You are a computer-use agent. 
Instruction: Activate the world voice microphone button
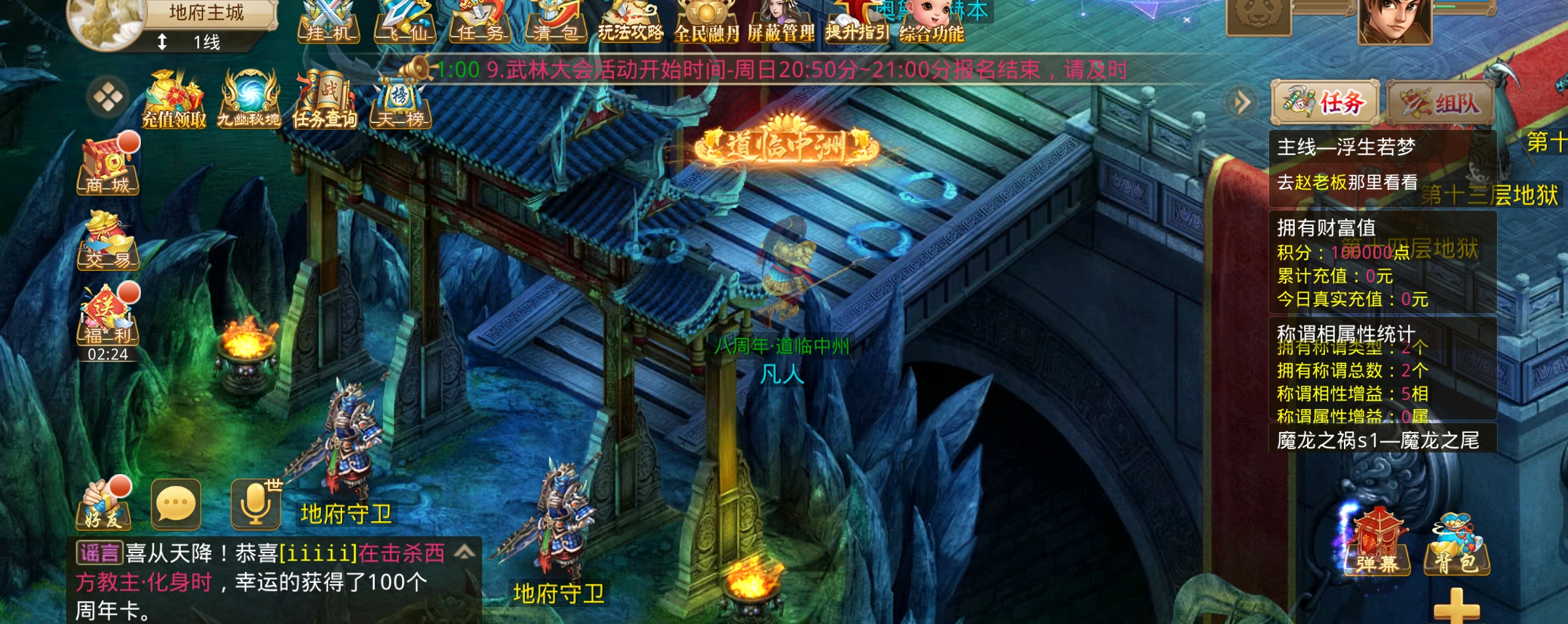click(x=256, y=504)
